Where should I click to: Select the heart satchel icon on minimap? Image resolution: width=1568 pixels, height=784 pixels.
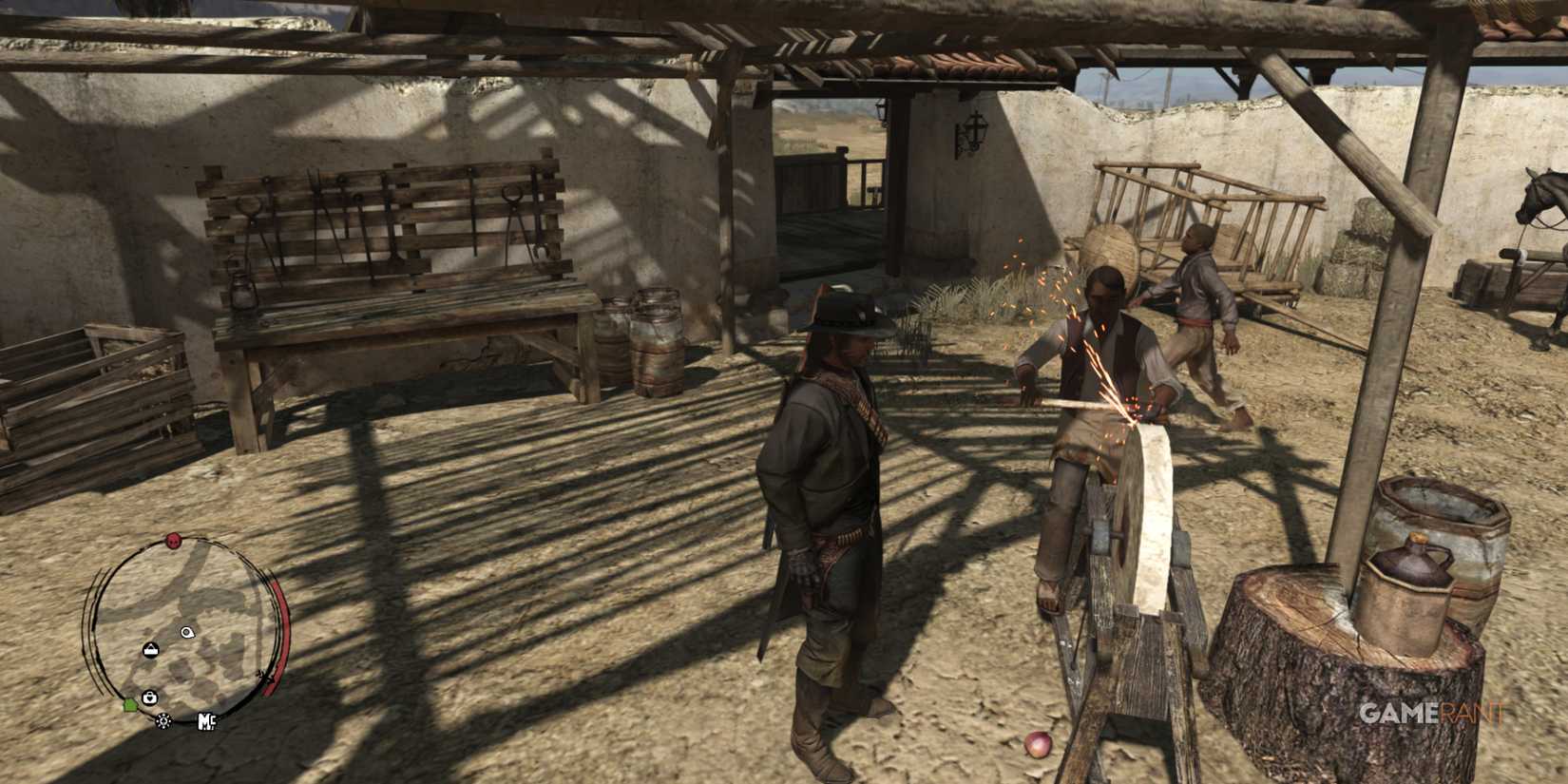click(x=149, y=697)
